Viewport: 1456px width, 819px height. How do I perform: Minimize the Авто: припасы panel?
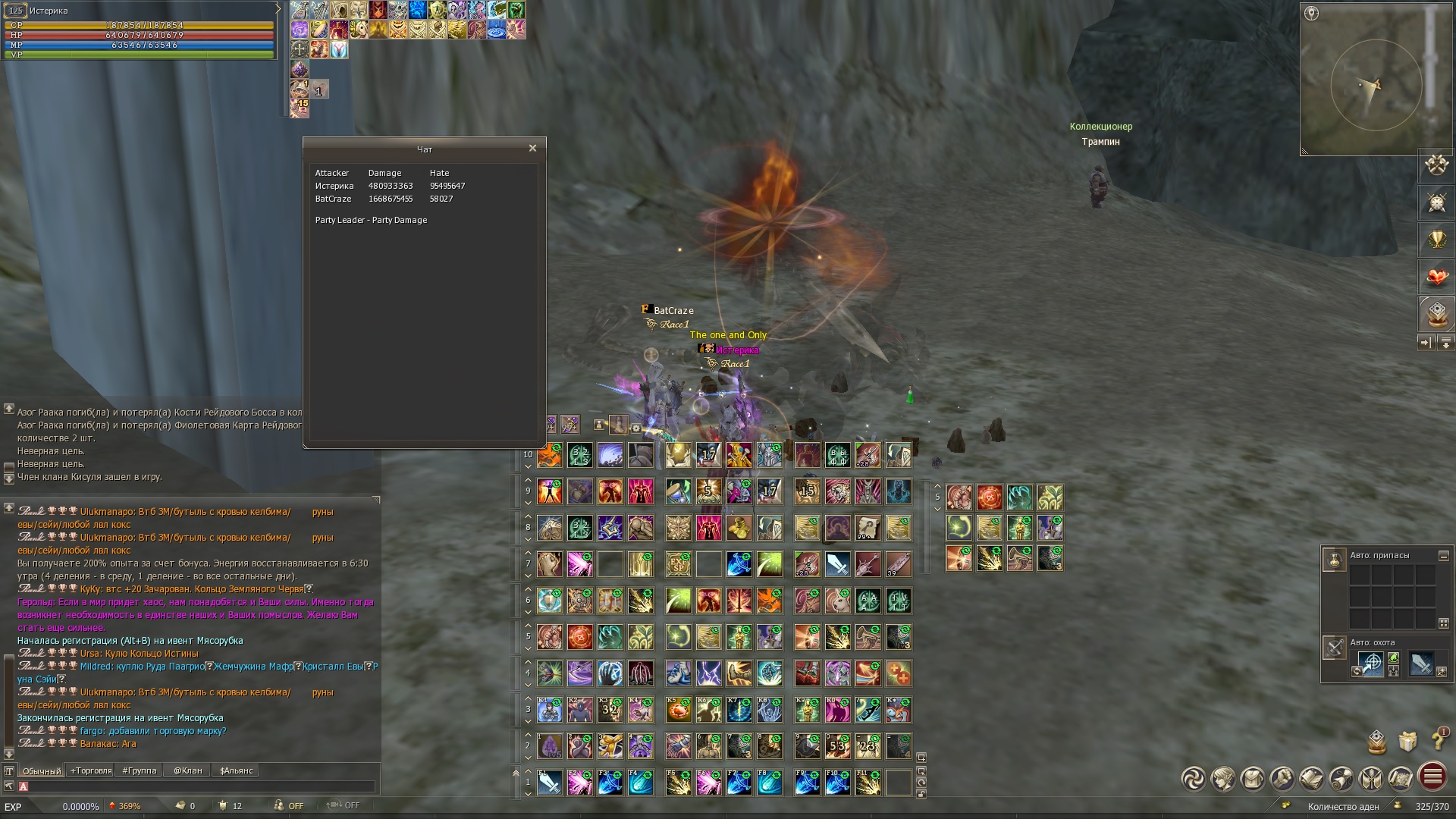pos(1444,556)
